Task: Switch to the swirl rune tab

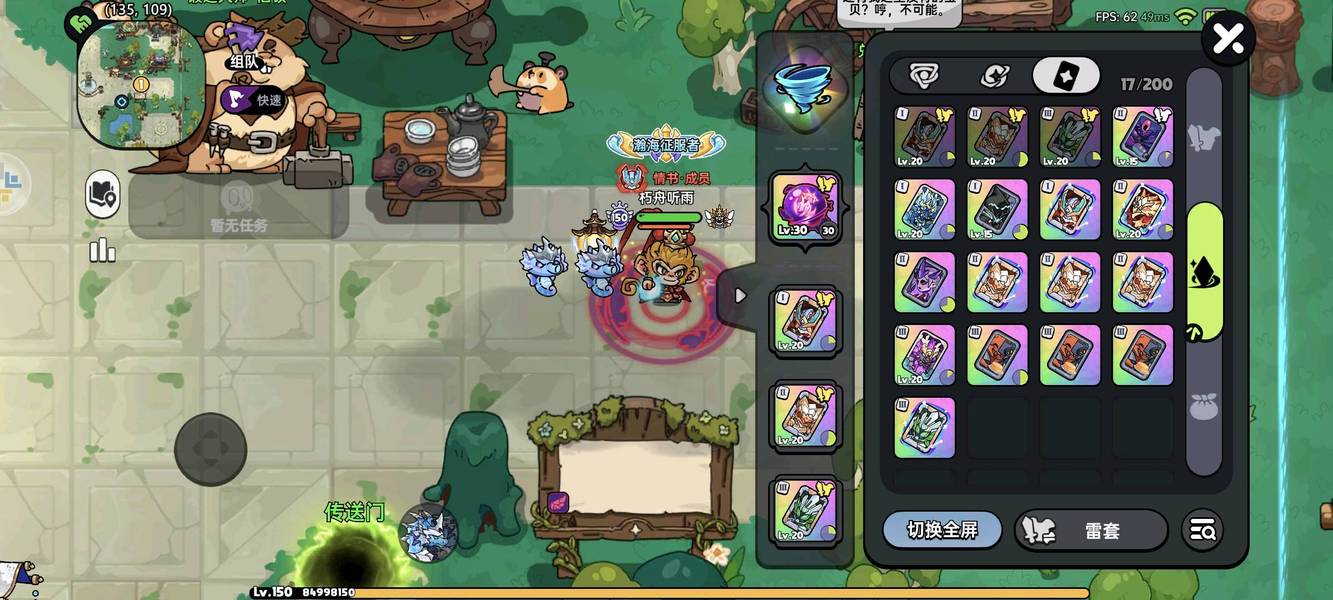Action: pos(994,76)
